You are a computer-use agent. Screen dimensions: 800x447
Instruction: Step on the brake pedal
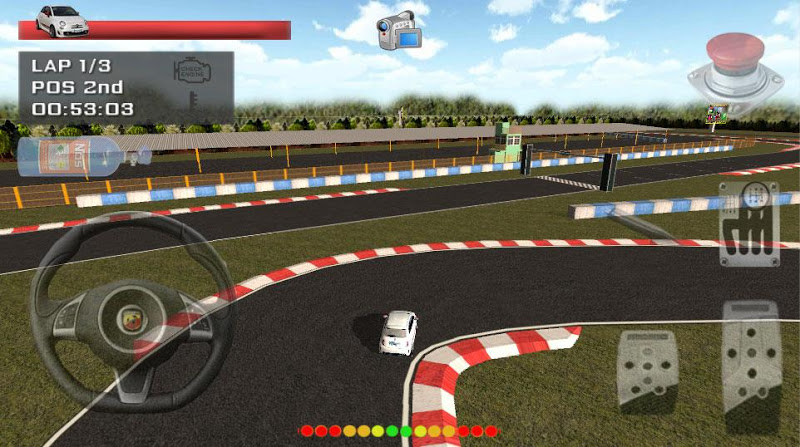[647, 368]
